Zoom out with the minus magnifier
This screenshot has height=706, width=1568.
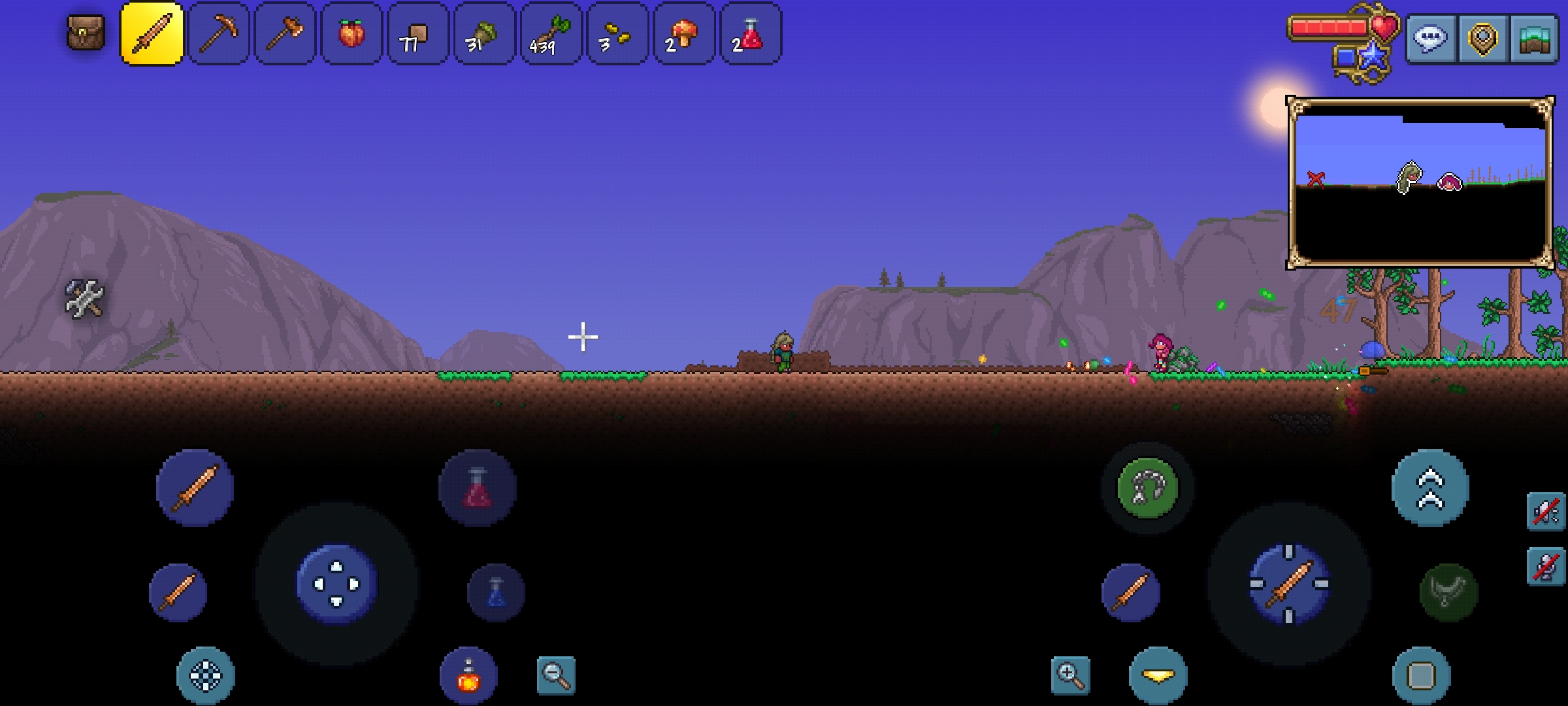[556, 675]
